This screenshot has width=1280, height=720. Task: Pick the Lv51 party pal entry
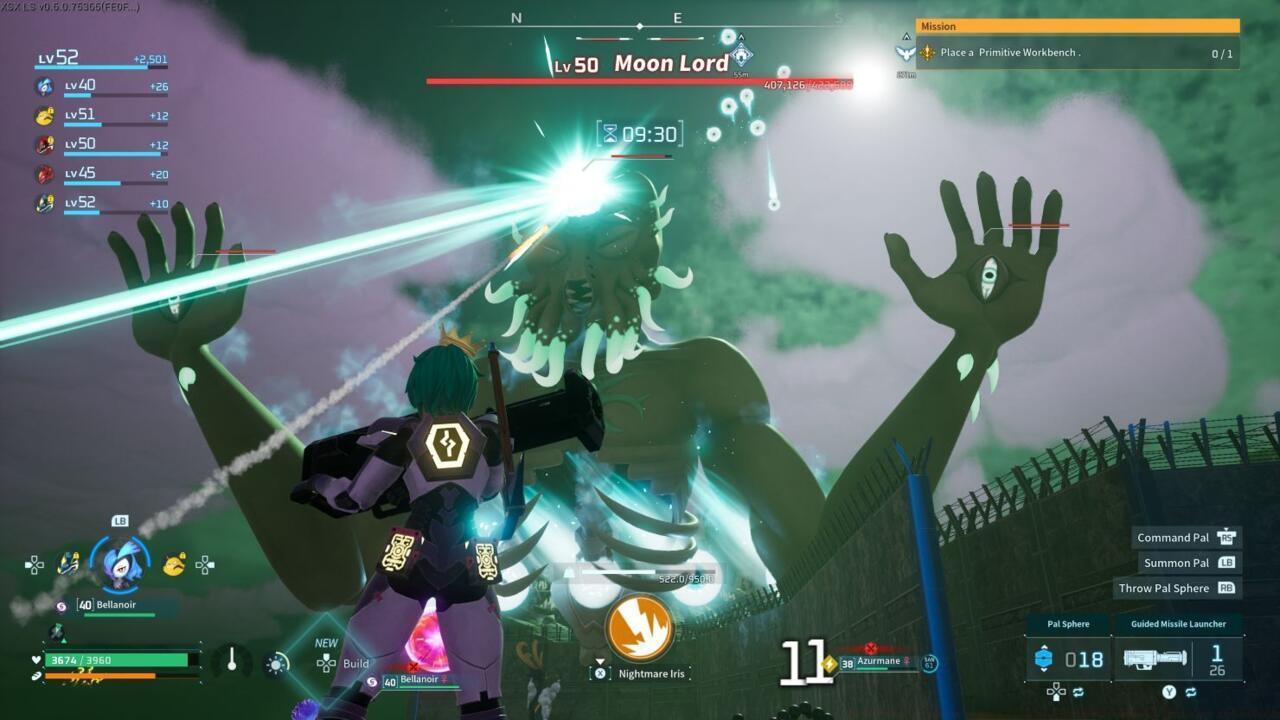pos(100,116)
